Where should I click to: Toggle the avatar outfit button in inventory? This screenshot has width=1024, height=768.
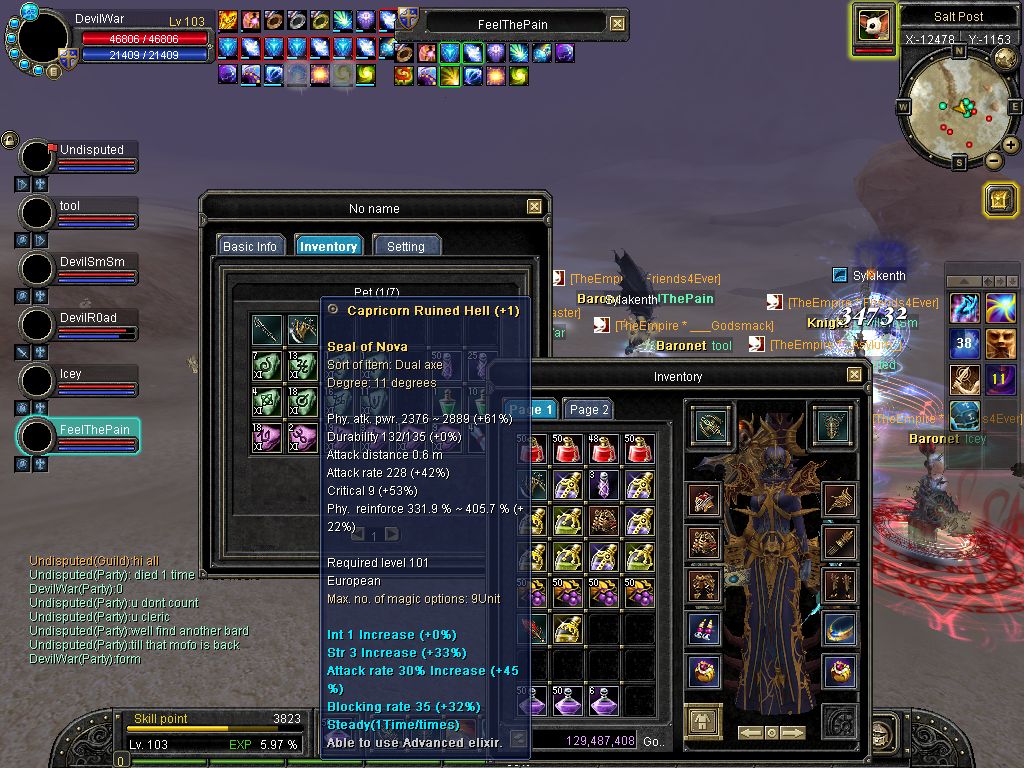click(703, 721)
